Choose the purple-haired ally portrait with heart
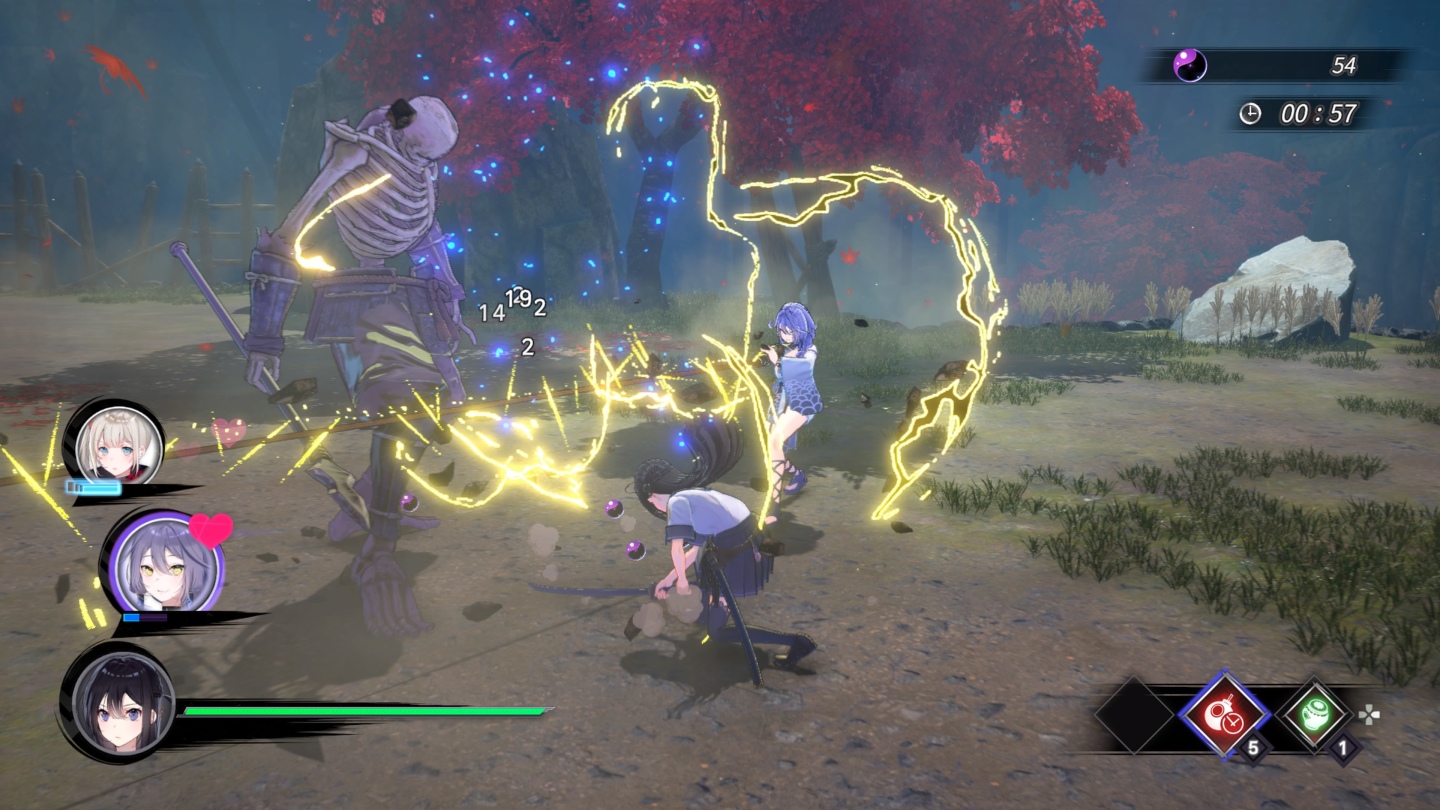This screenshot has width=1440, height=810. click(x=163, y=566)
